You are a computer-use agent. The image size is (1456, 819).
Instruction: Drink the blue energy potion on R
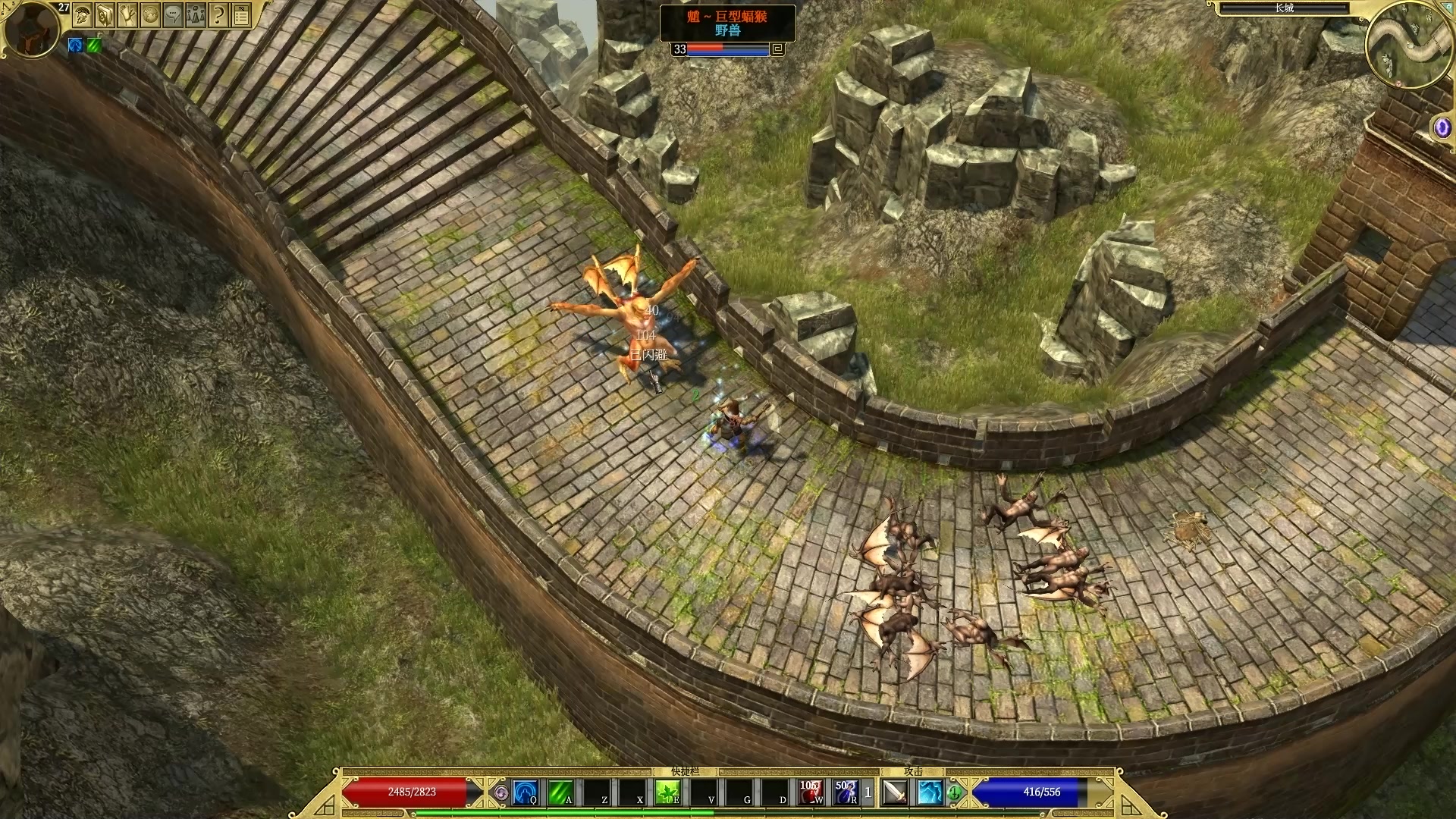(x=846, y=792)
